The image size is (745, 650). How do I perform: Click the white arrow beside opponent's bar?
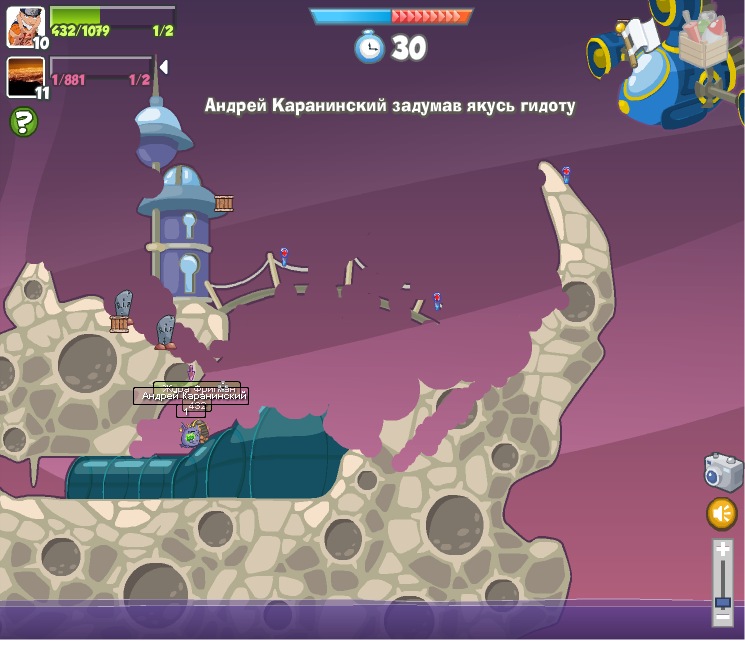(x=163, y=67)
